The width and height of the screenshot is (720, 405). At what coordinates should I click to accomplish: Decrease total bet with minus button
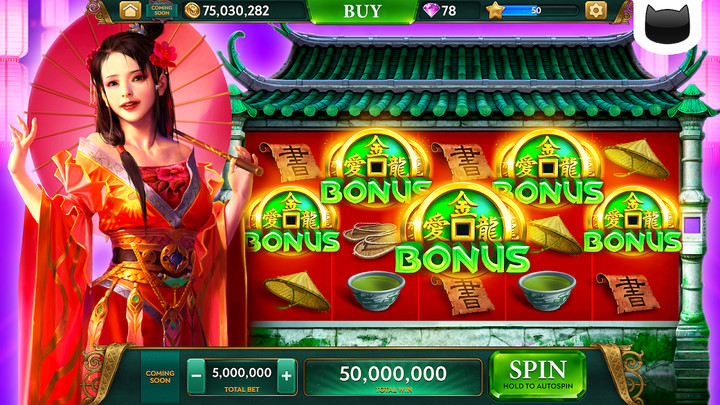pyautogui.click(x=196, y=376)
